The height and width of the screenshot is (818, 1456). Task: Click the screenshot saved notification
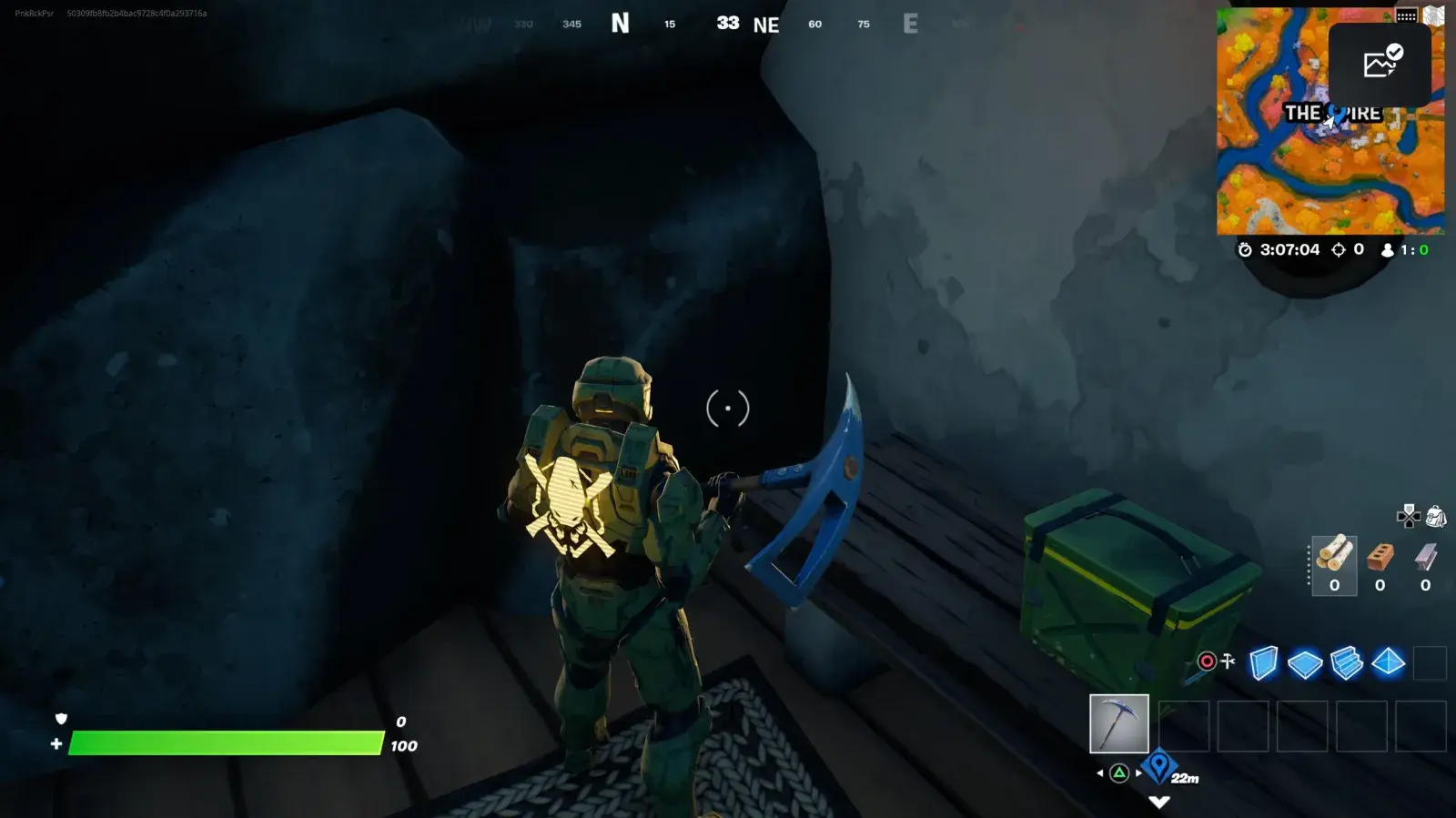[x=1380, y=64]
